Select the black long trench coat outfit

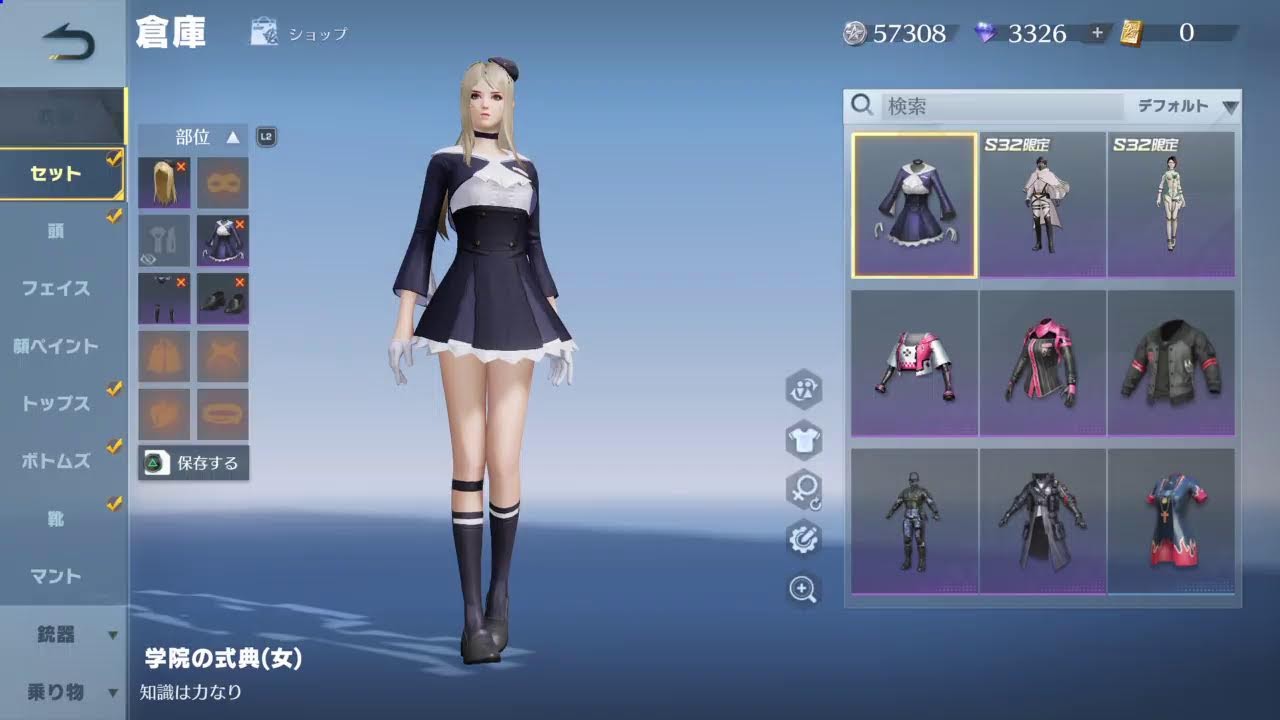1042,521
